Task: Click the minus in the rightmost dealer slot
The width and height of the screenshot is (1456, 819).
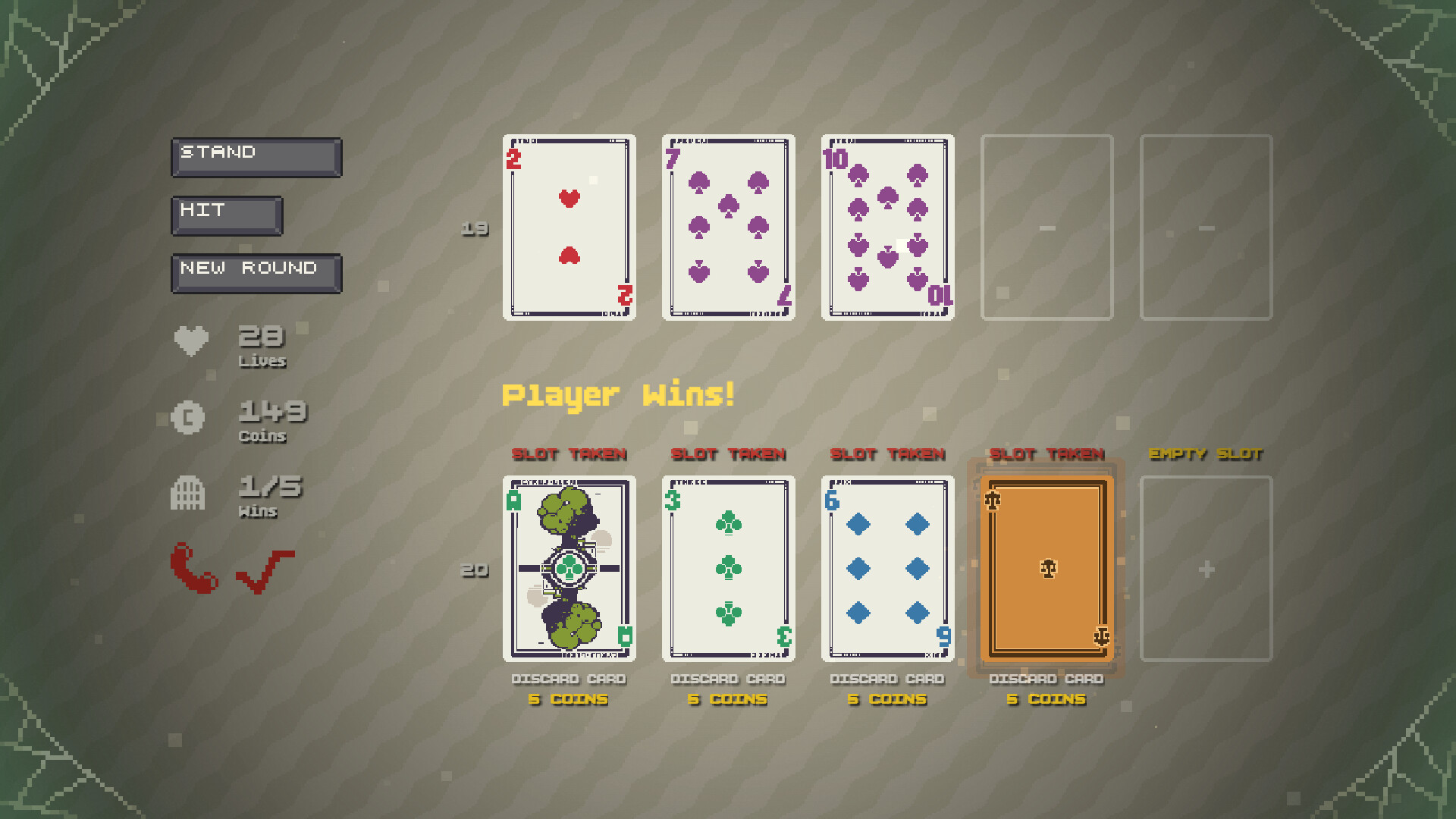Action: click(x=1206, y=226)
